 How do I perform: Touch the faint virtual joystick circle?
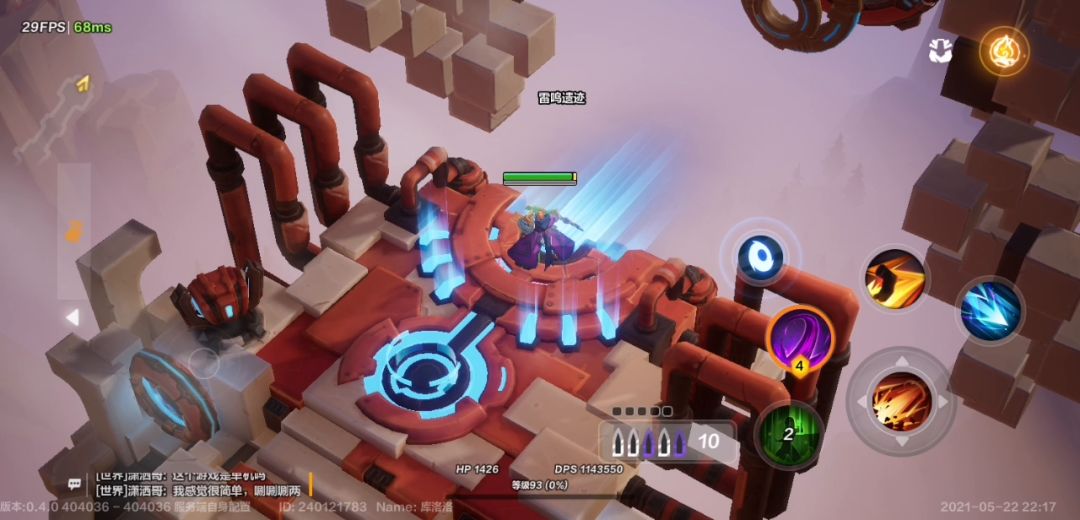click(204, 363)
